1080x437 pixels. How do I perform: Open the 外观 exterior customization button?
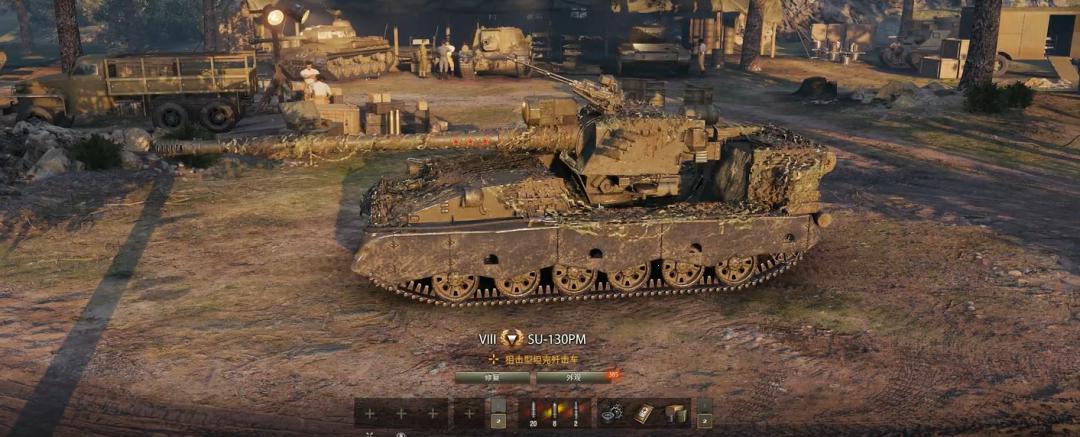573,378
